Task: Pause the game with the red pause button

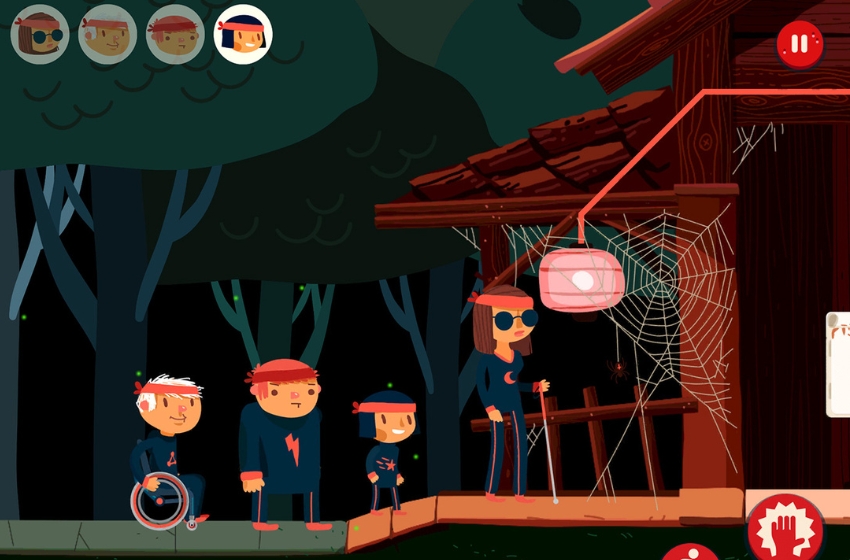Action: [x=799, y=45]
